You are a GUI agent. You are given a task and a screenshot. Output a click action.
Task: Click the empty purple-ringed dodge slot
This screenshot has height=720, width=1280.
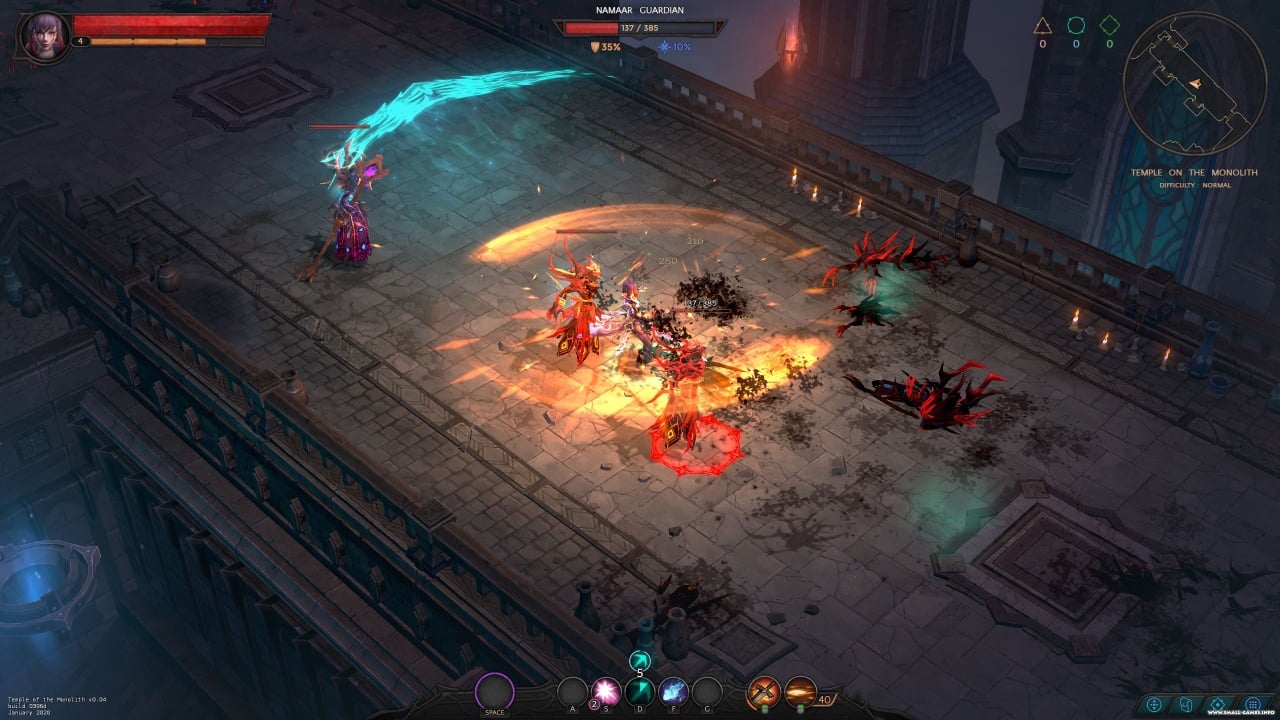click(494, 691)
